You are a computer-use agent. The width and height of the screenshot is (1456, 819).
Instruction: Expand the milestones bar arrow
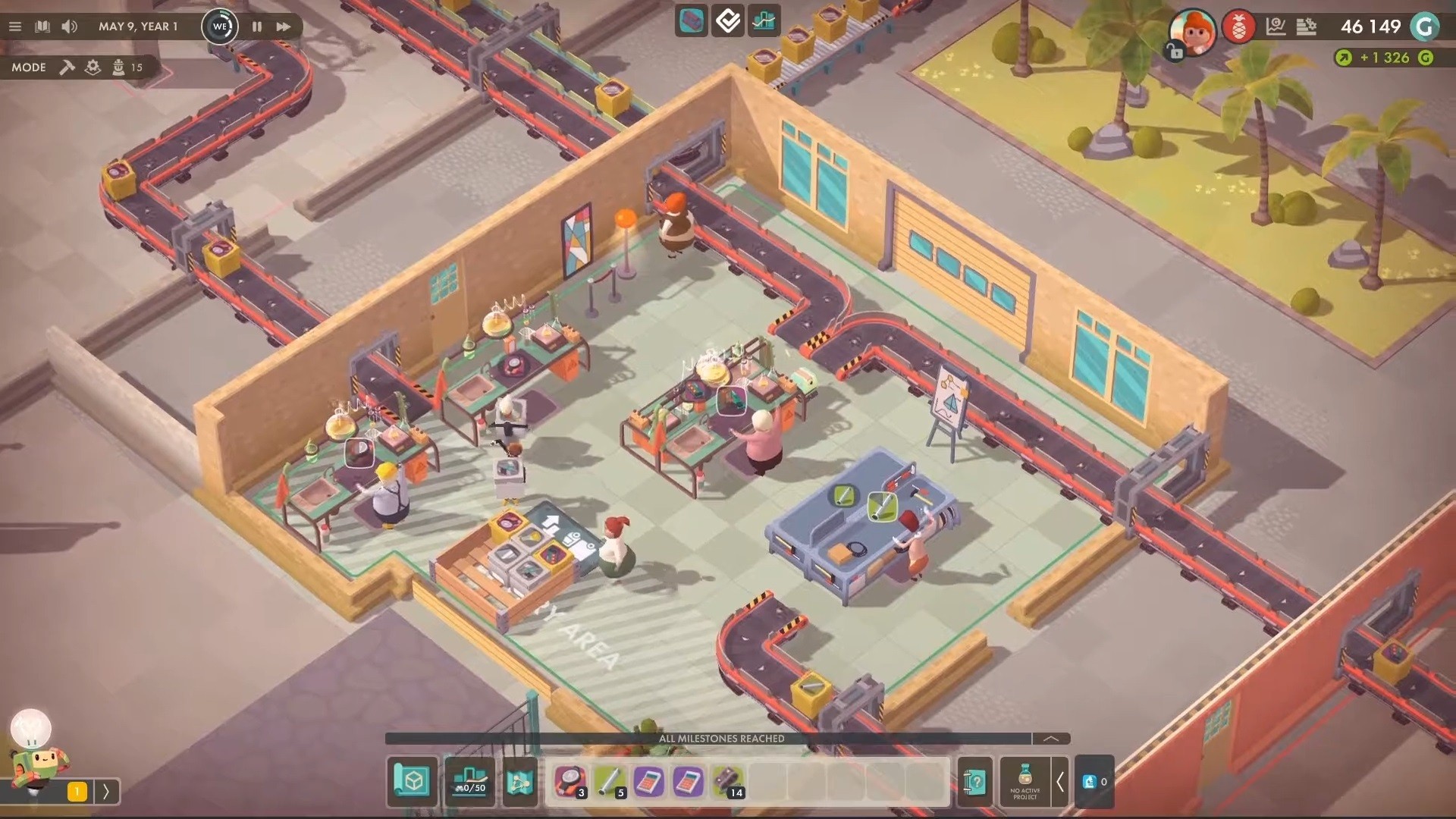tap(1051, 739)
